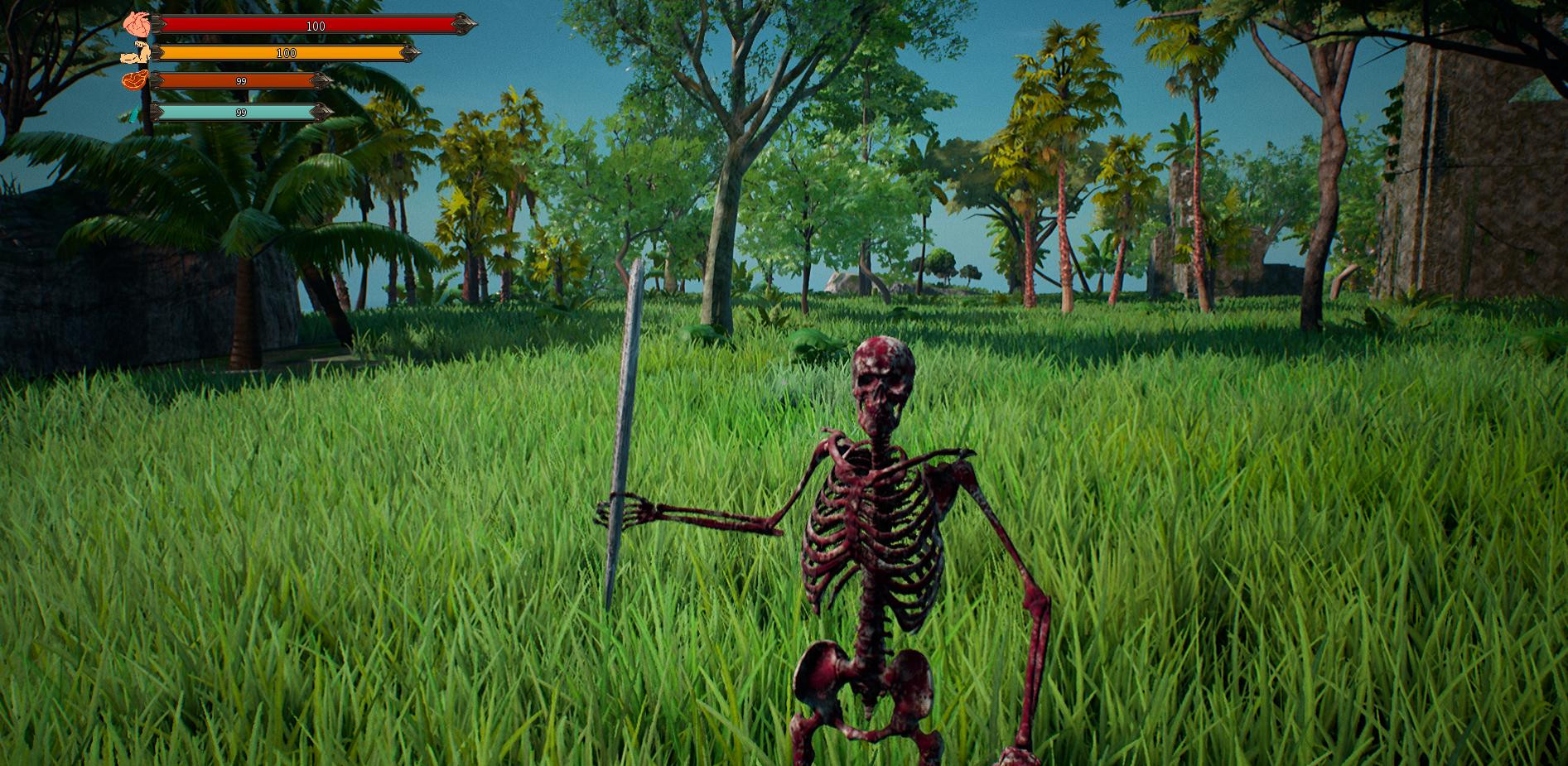The height and width of the screenshot is (766, 1568).
Task: Click the meat steak hunger icon
Action: pos(133,80)
